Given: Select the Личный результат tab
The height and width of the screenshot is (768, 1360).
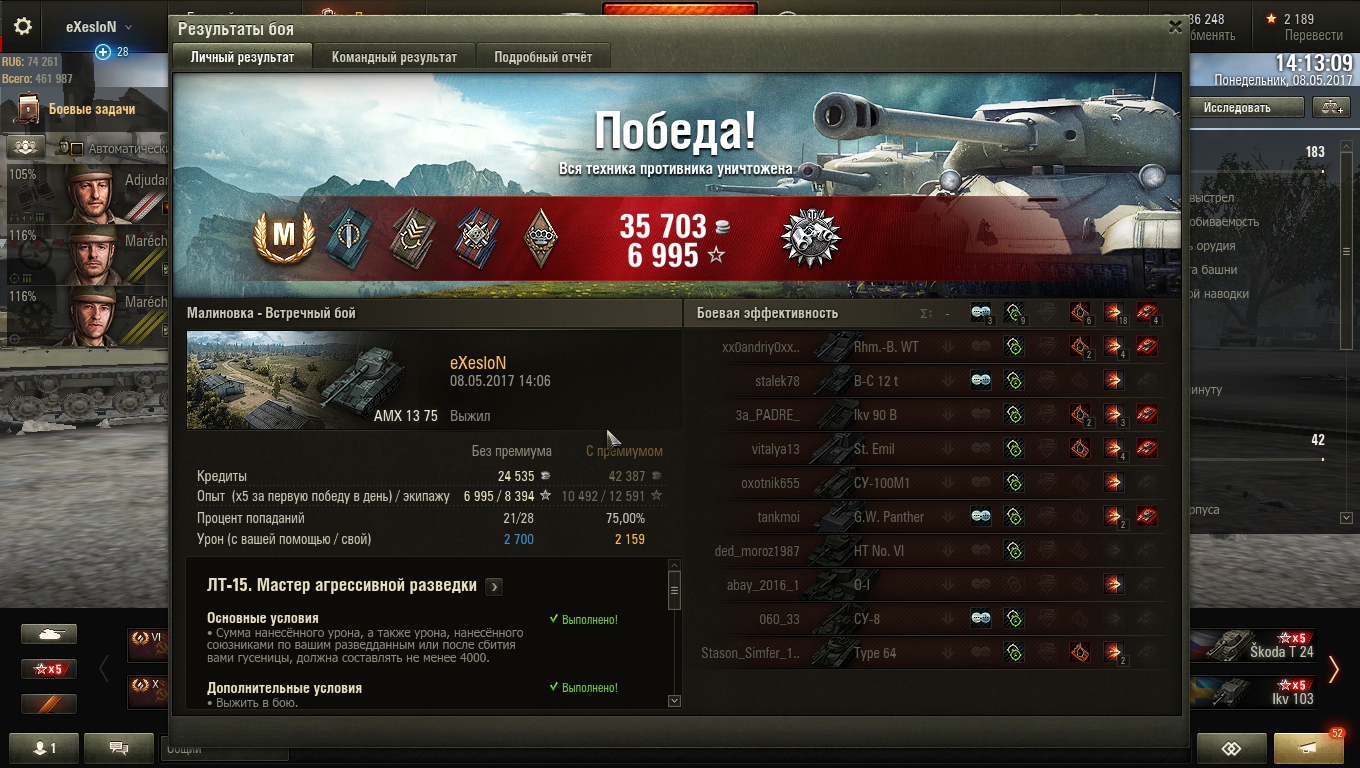Looking at the screenshot, I should [242, 57].
